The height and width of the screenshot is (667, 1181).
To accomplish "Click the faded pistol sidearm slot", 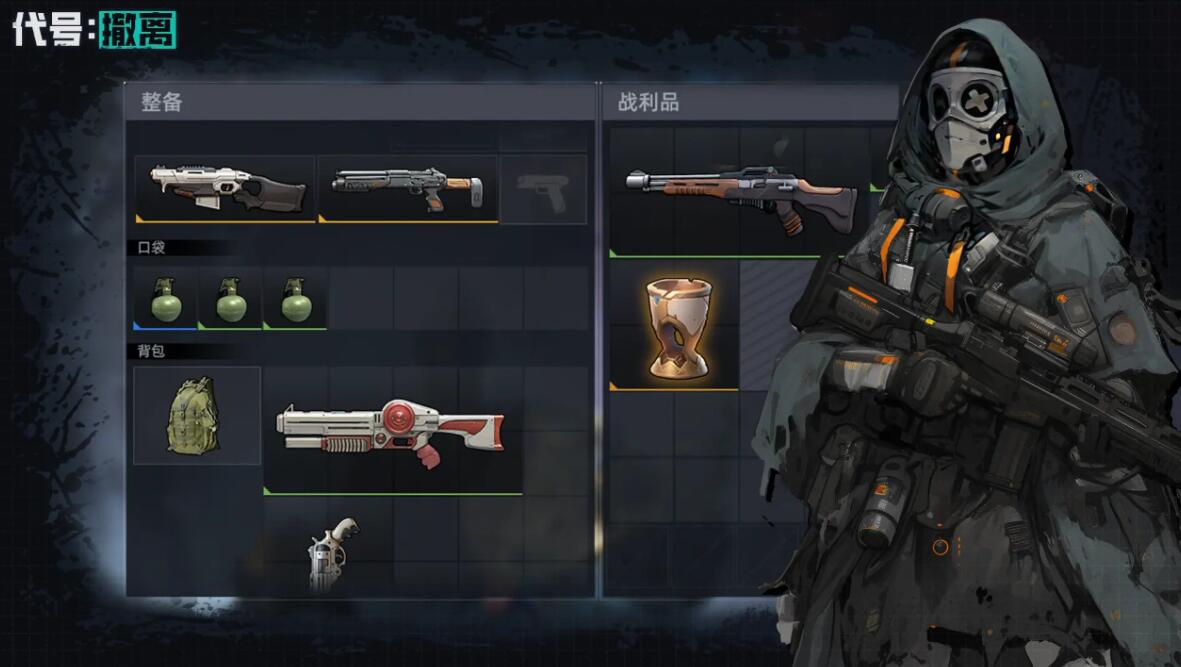I will coord(543,190).
